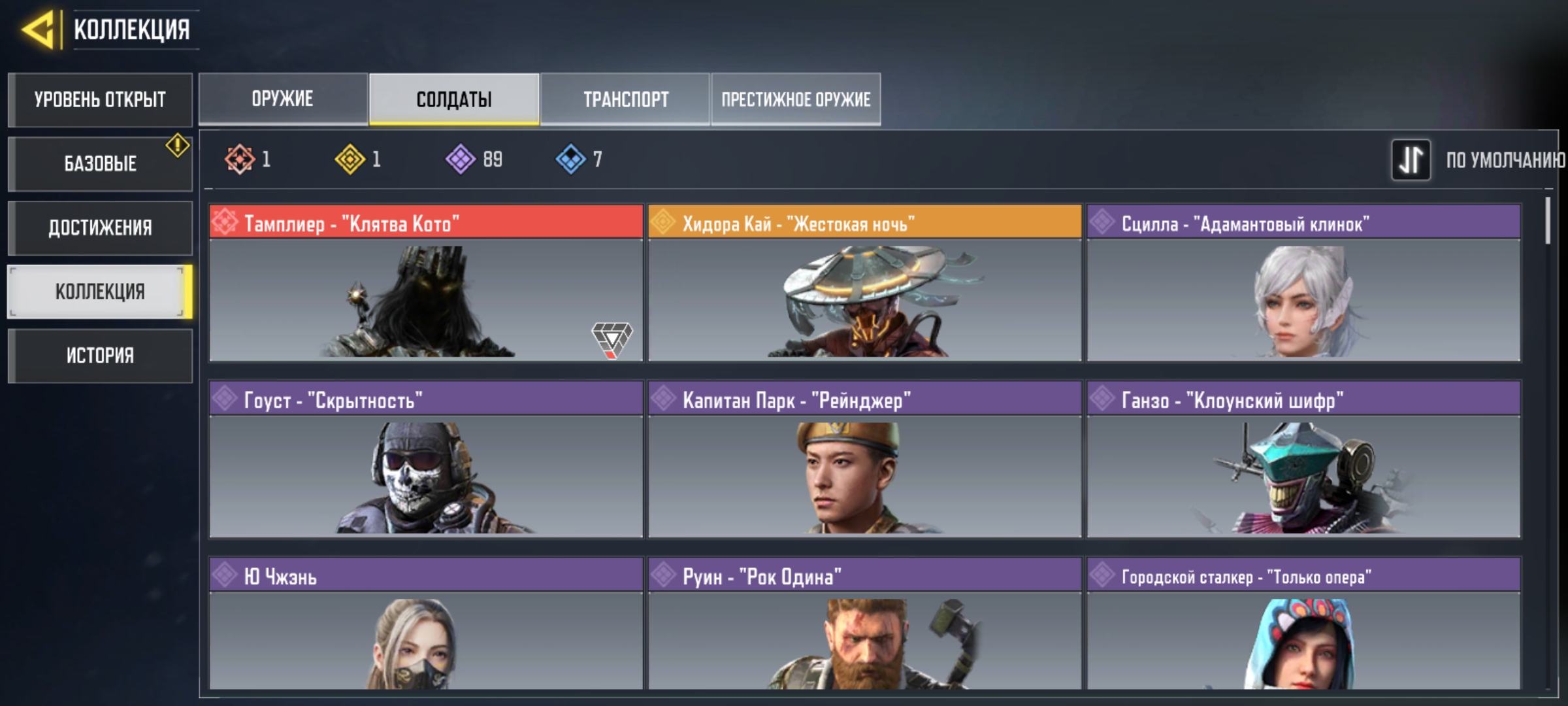Select the Тамплиер "Клятва Кото" card
Image resolution: width=1568 pixels, height=706 pixels.
pos(426,283)
